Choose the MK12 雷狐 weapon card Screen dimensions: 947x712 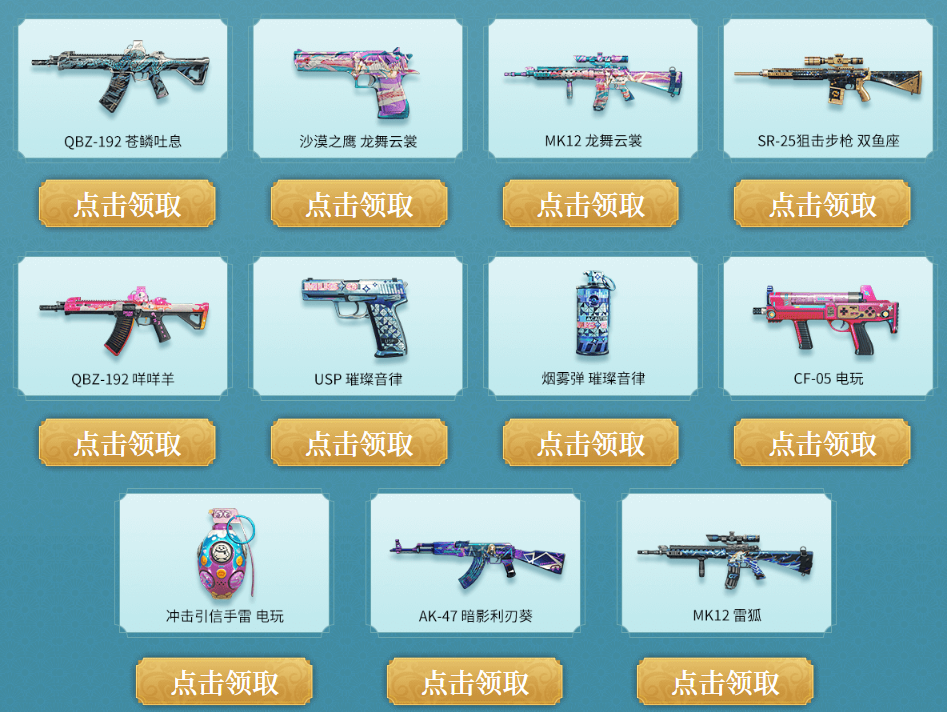(726, 562)
